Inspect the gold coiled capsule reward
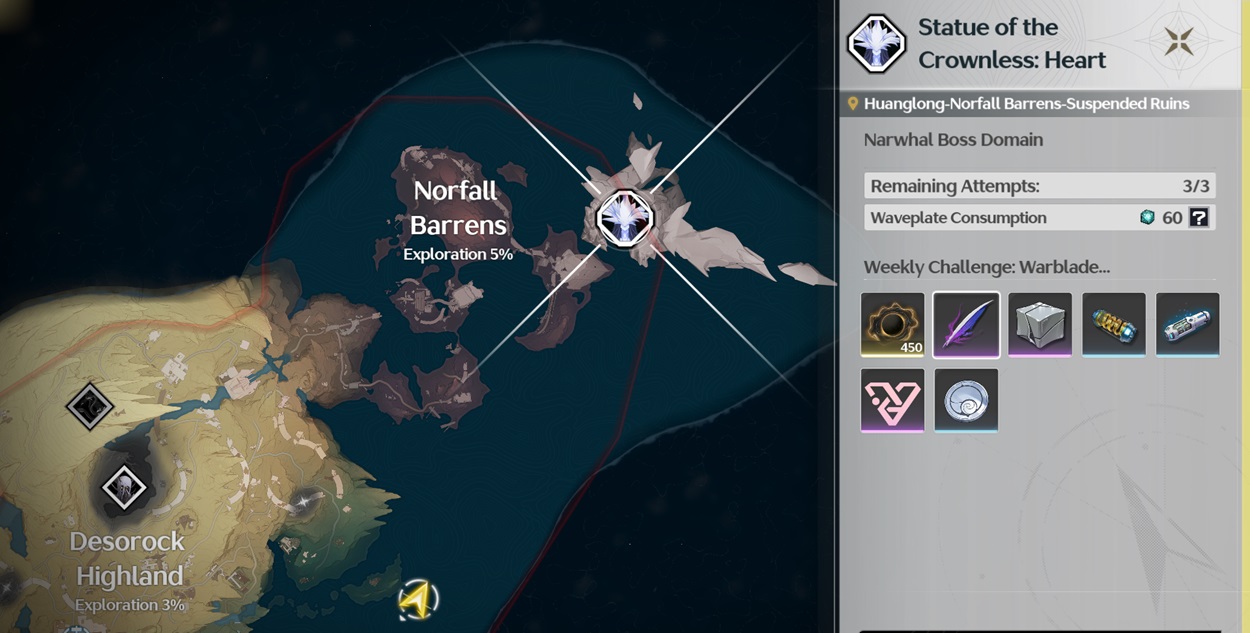This screenshot has height=633, width=1250. click(1114, 325)
